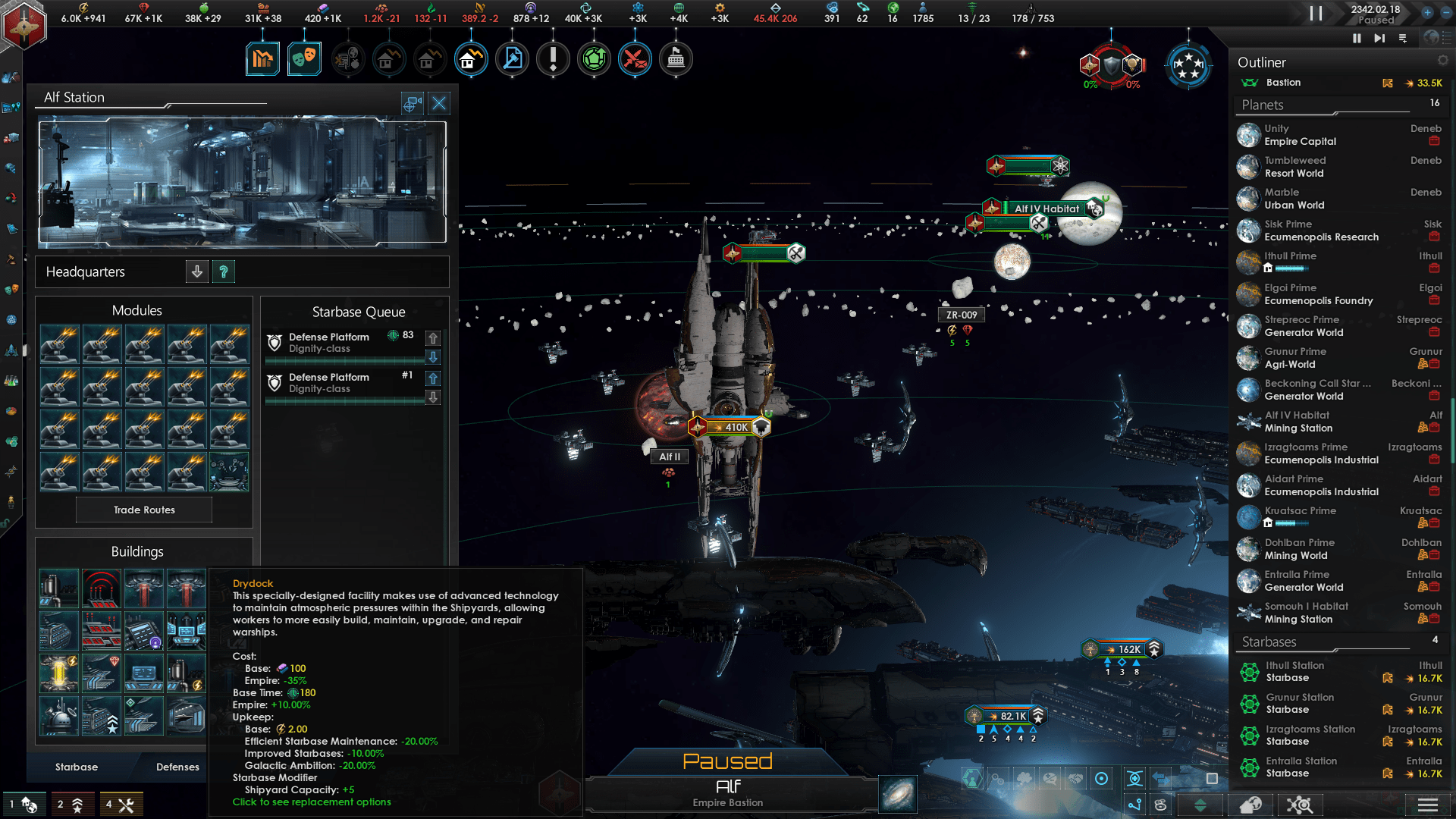Open the Species Rights panel icon
This screenshot has height=819, width=1456.
[x=349, y=58]
